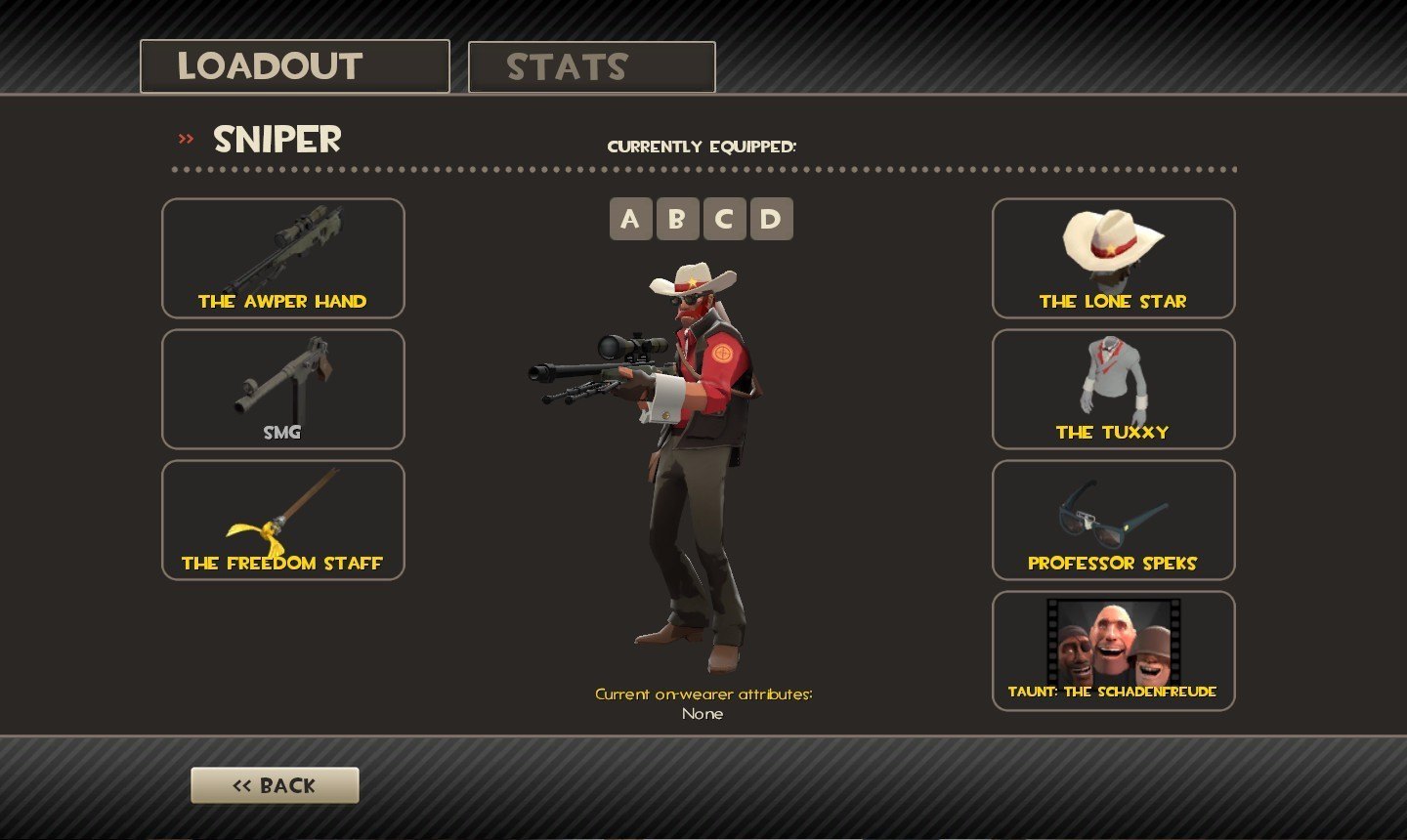Open the AWPer Hand primary weapon slot
Viewport: 1407px width, 840px height.
282,258
